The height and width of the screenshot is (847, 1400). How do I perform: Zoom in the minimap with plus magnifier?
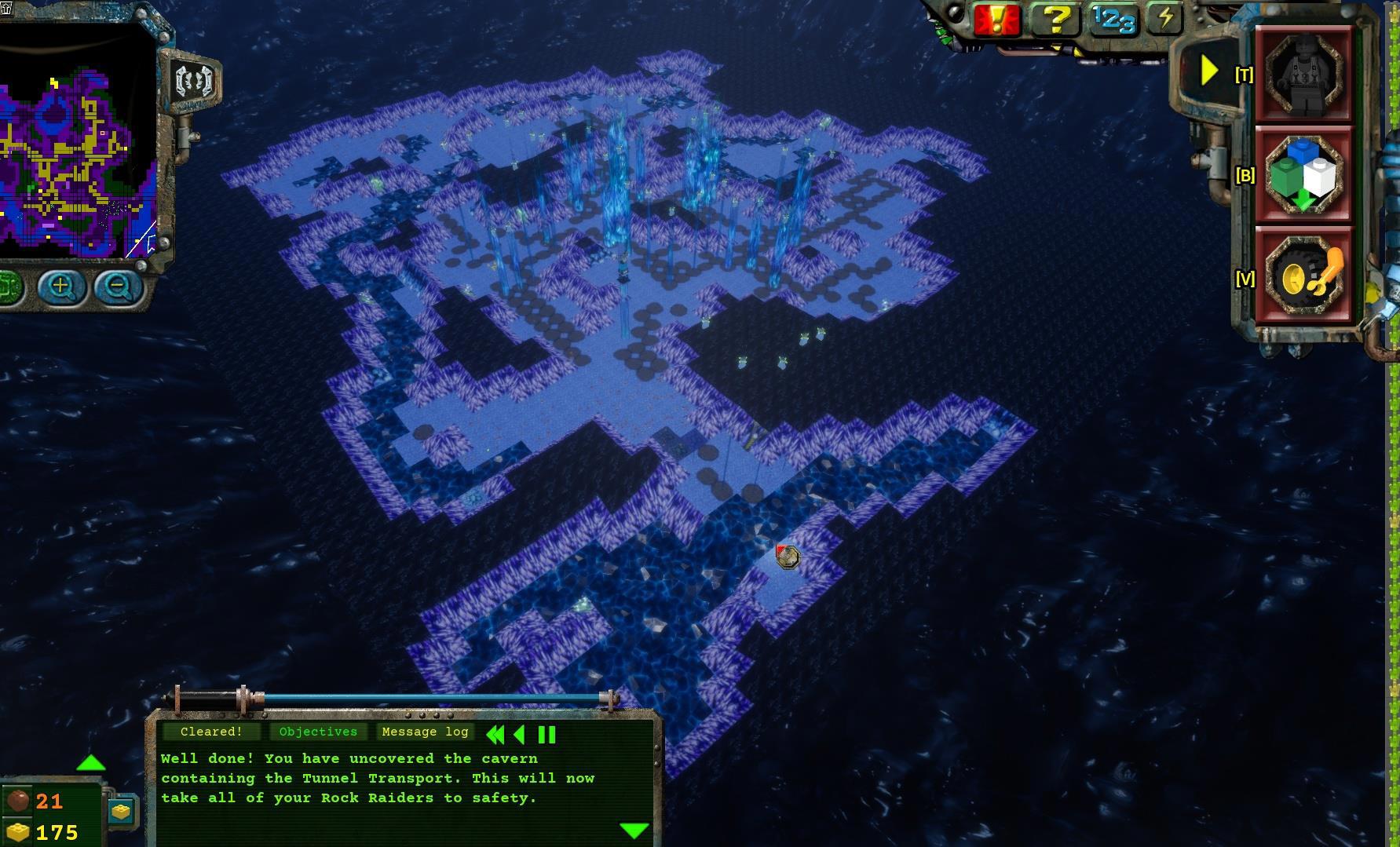pyautogui.click(x=61, y=287)
